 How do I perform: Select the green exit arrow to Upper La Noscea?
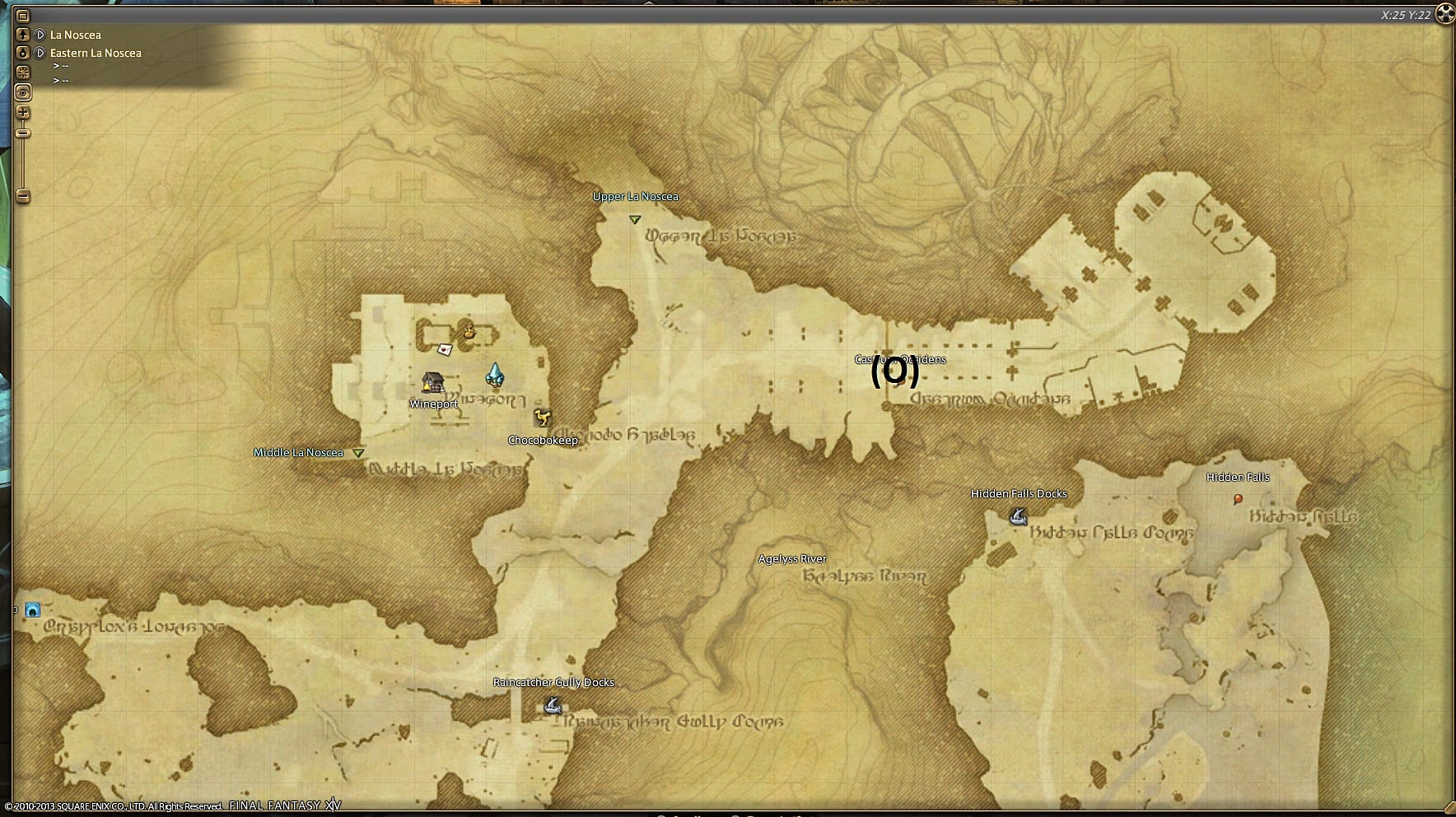click(x=634, y=219)
